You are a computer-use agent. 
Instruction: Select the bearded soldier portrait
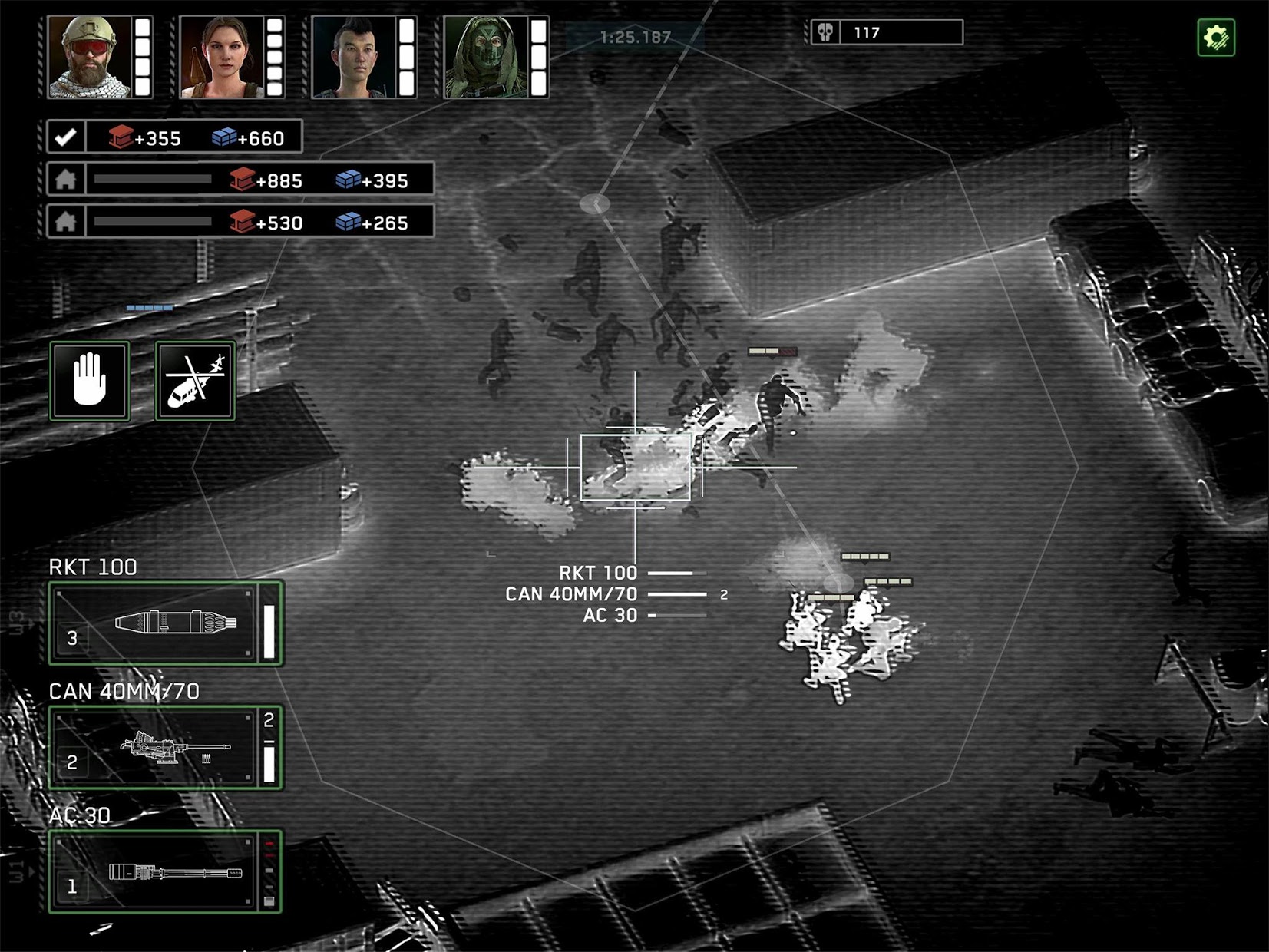[87, 55]
